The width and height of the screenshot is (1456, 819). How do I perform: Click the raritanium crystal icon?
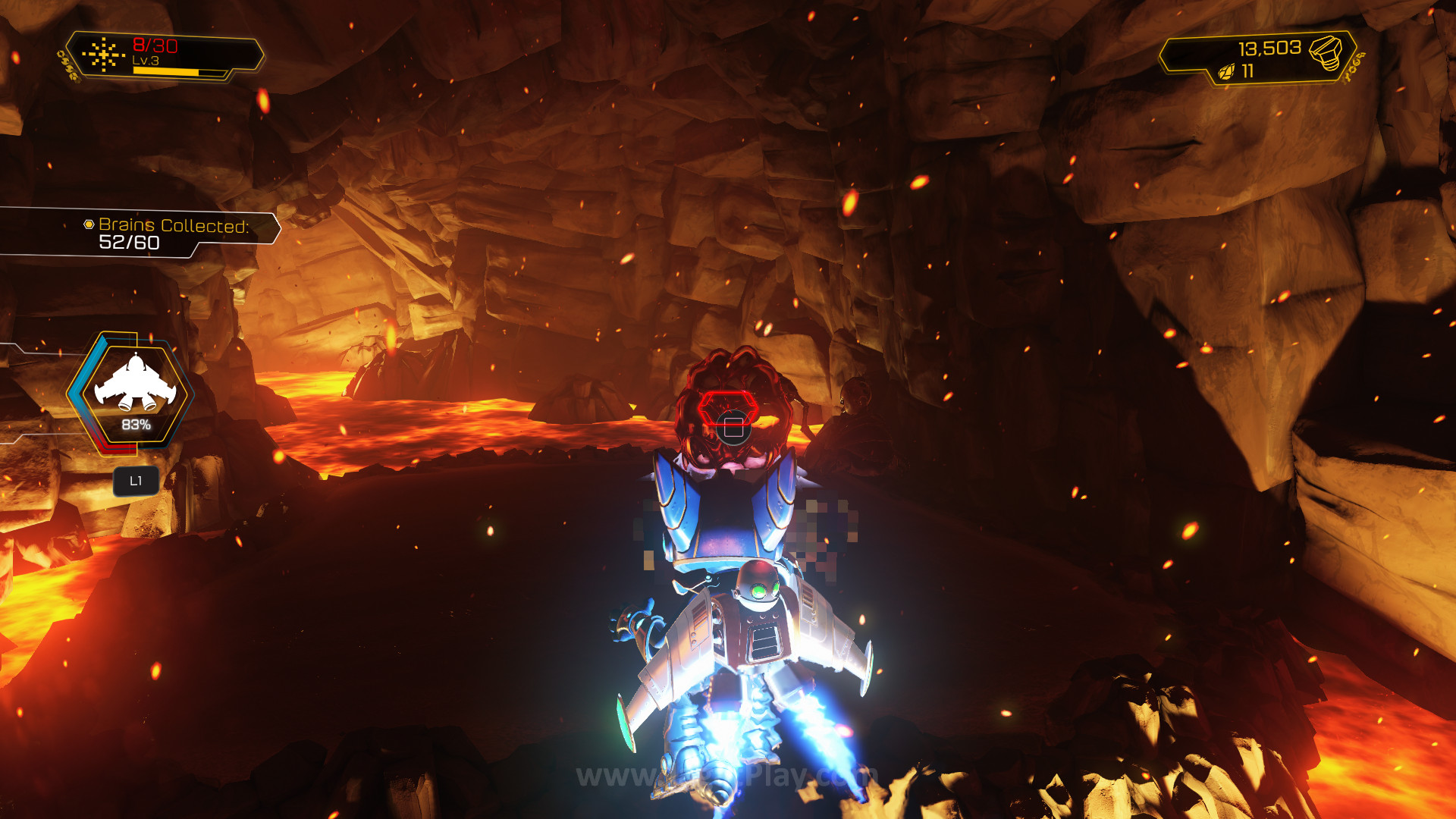[x=1225, y=72]
